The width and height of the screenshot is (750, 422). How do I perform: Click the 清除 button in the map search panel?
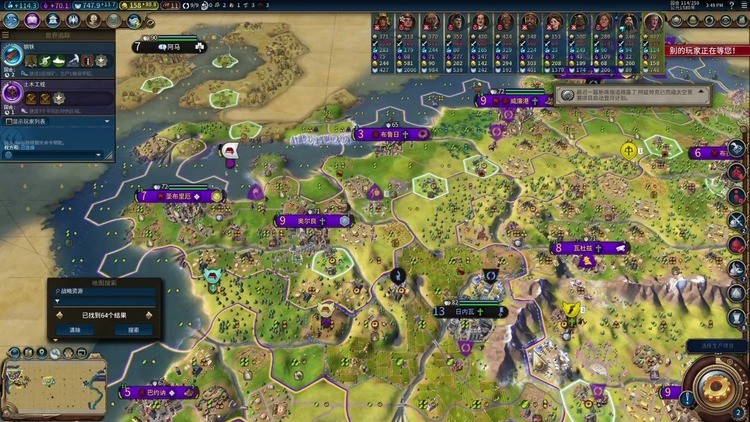tap(75, 329)
